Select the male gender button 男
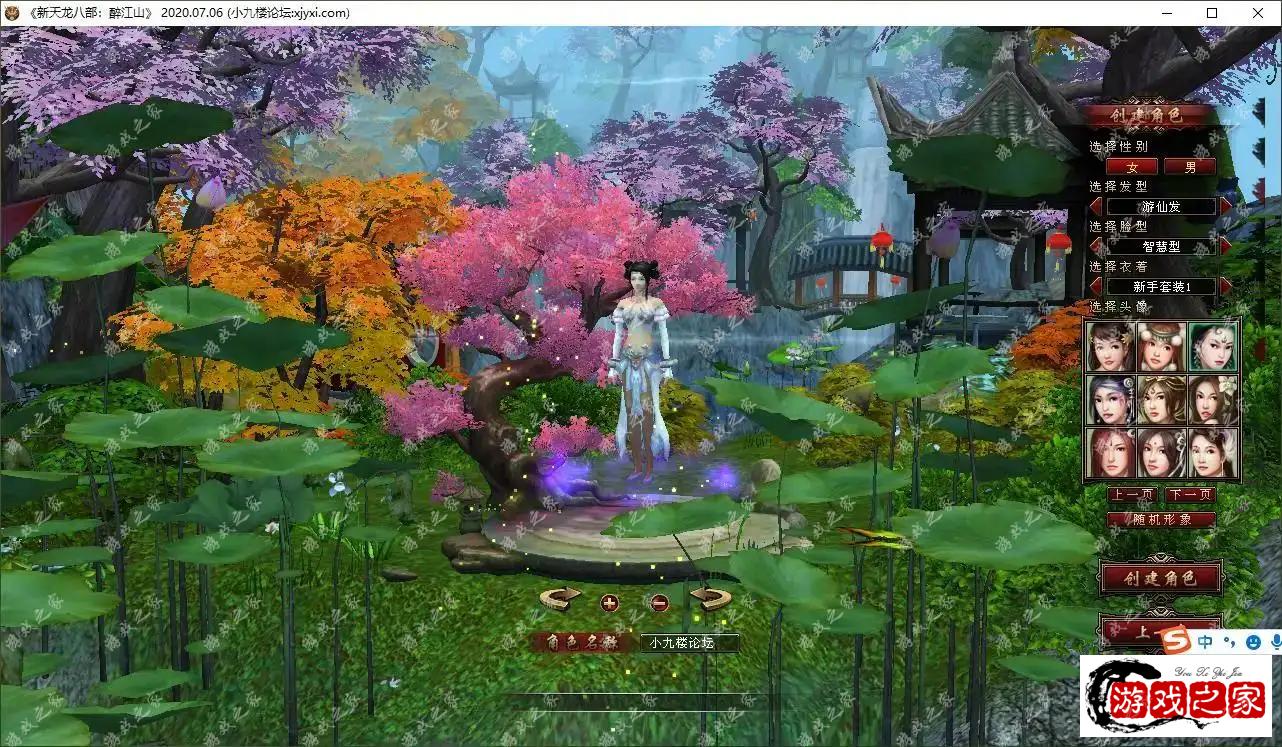 coord(1190,167)
